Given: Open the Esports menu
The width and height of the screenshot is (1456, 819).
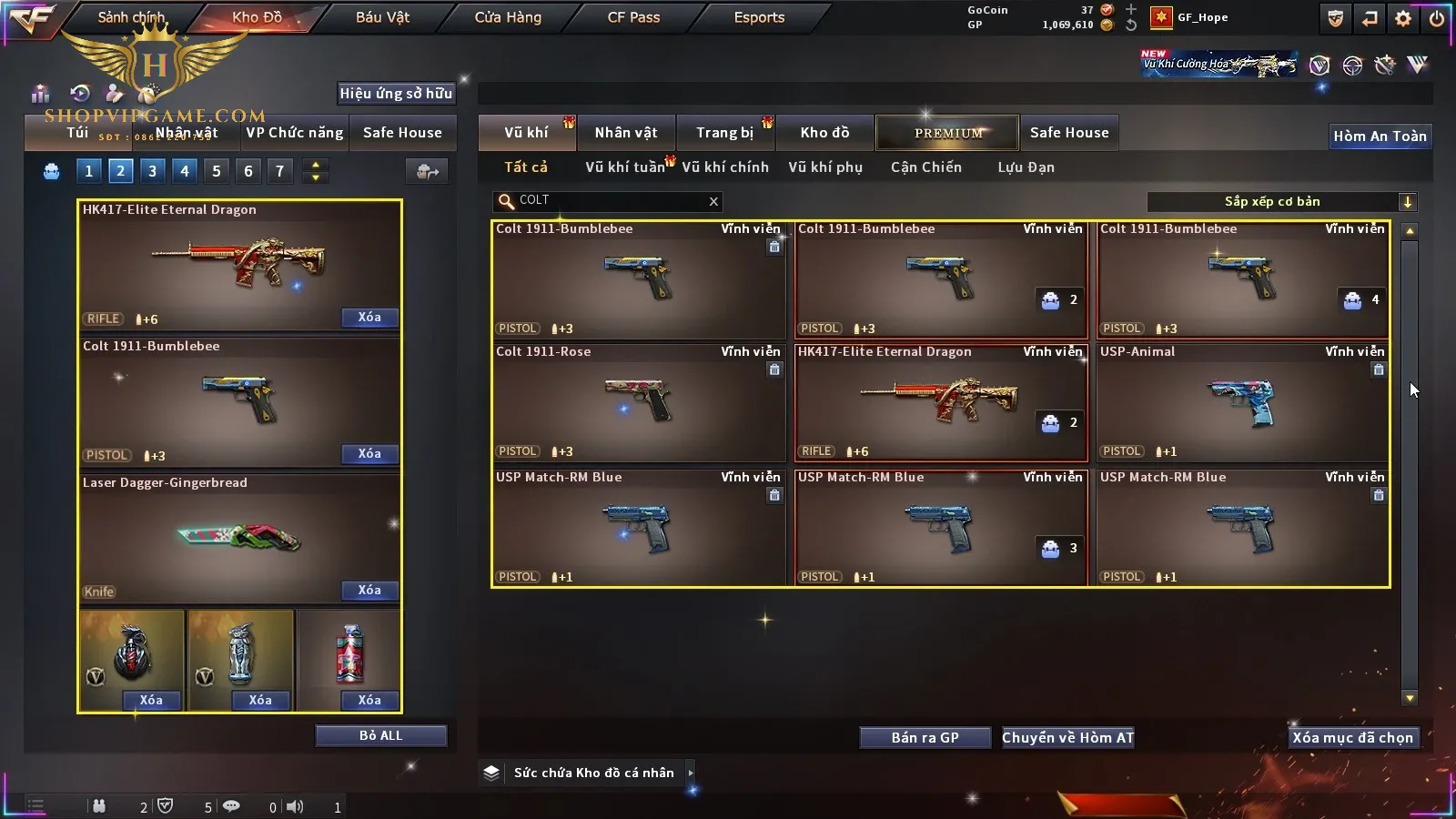Looking at the screenshot, I should point(759,17).
